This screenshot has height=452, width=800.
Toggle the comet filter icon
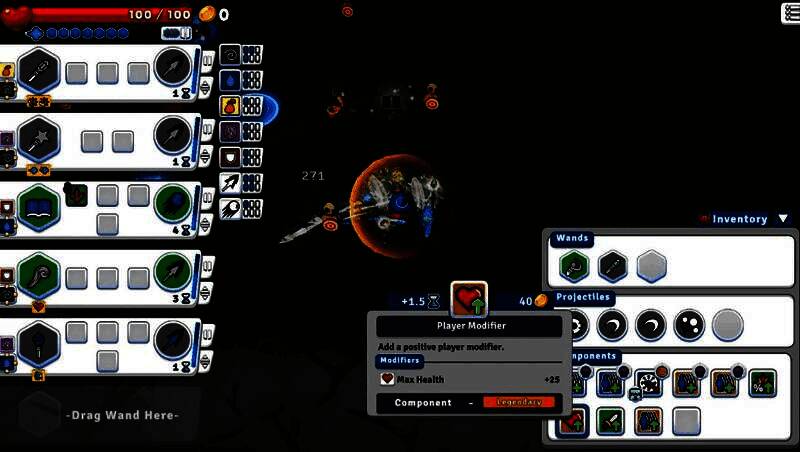pyautogui.click(x=229, y=209)
